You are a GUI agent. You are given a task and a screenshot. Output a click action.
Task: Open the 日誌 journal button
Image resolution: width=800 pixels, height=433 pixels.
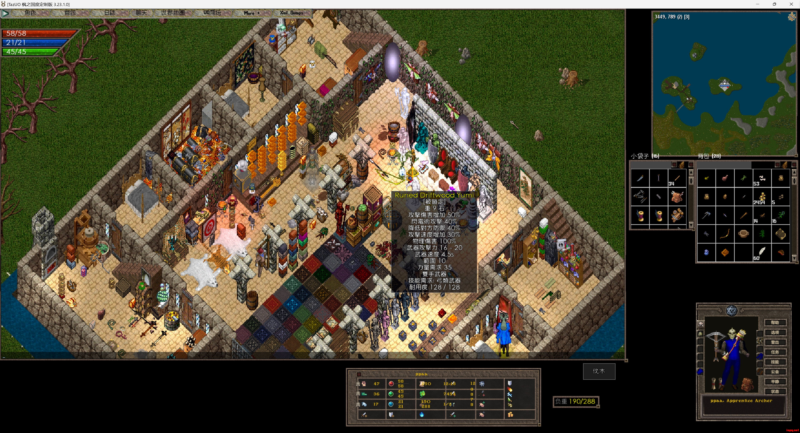pos(110,13)
